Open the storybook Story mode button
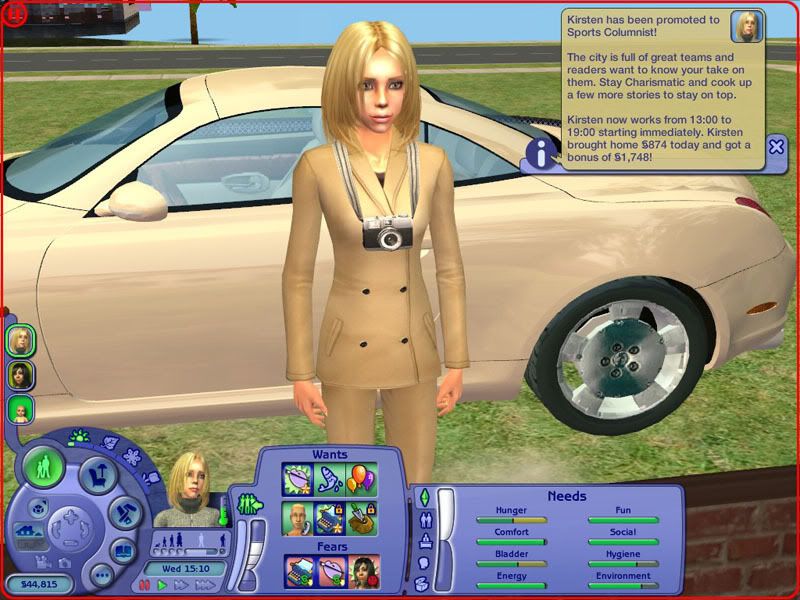Image resolution: width=800 pixels, height=600 pixels. pos(121,550)
